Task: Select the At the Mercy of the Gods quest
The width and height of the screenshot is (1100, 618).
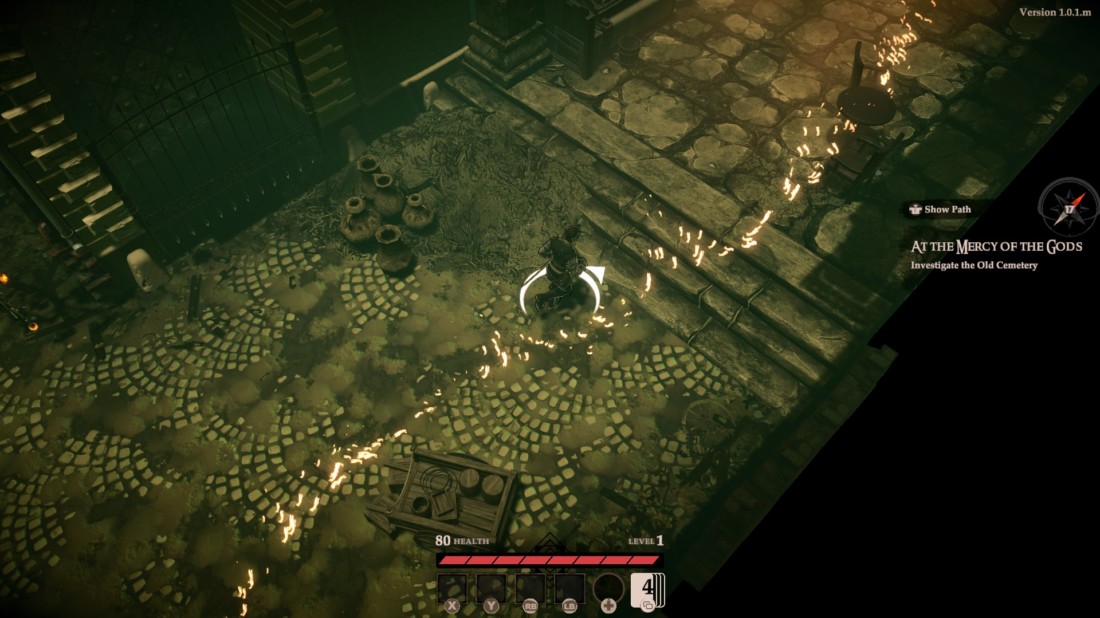Action: click(x=996, y=246)
